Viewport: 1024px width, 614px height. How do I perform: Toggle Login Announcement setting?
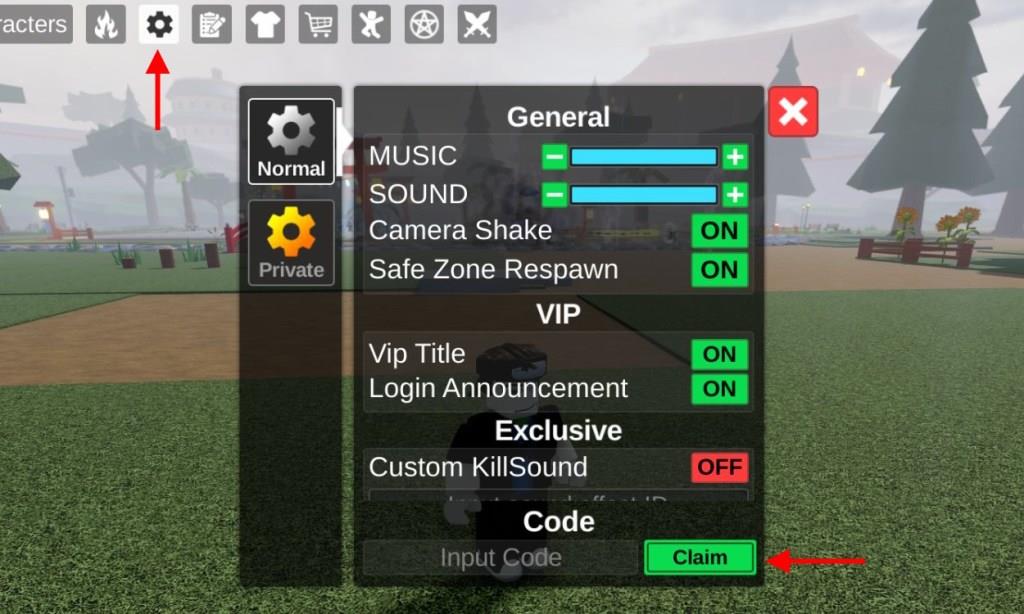(x=719, y=389)
